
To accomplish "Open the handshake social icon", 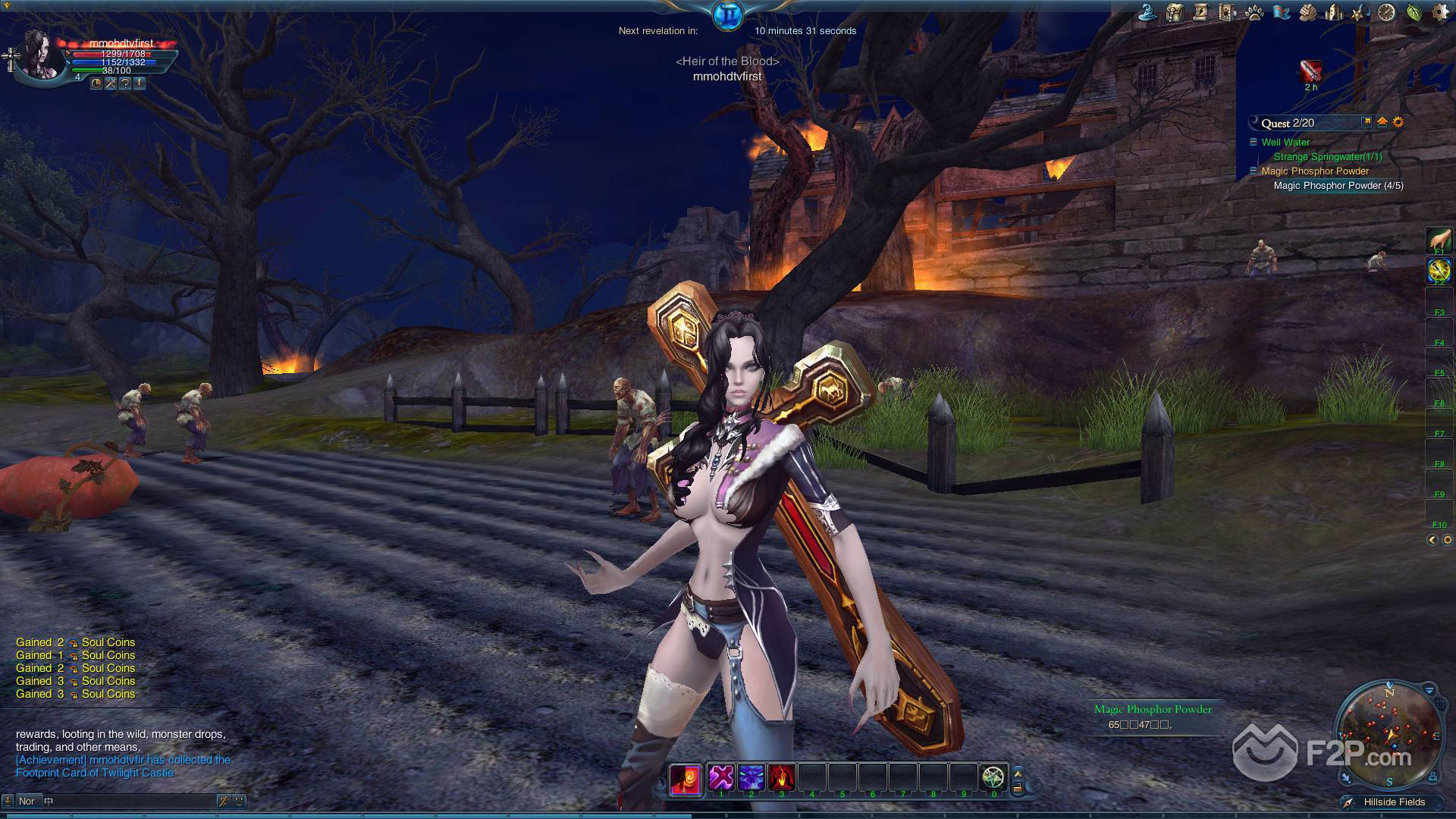I will coord(1307,12).
